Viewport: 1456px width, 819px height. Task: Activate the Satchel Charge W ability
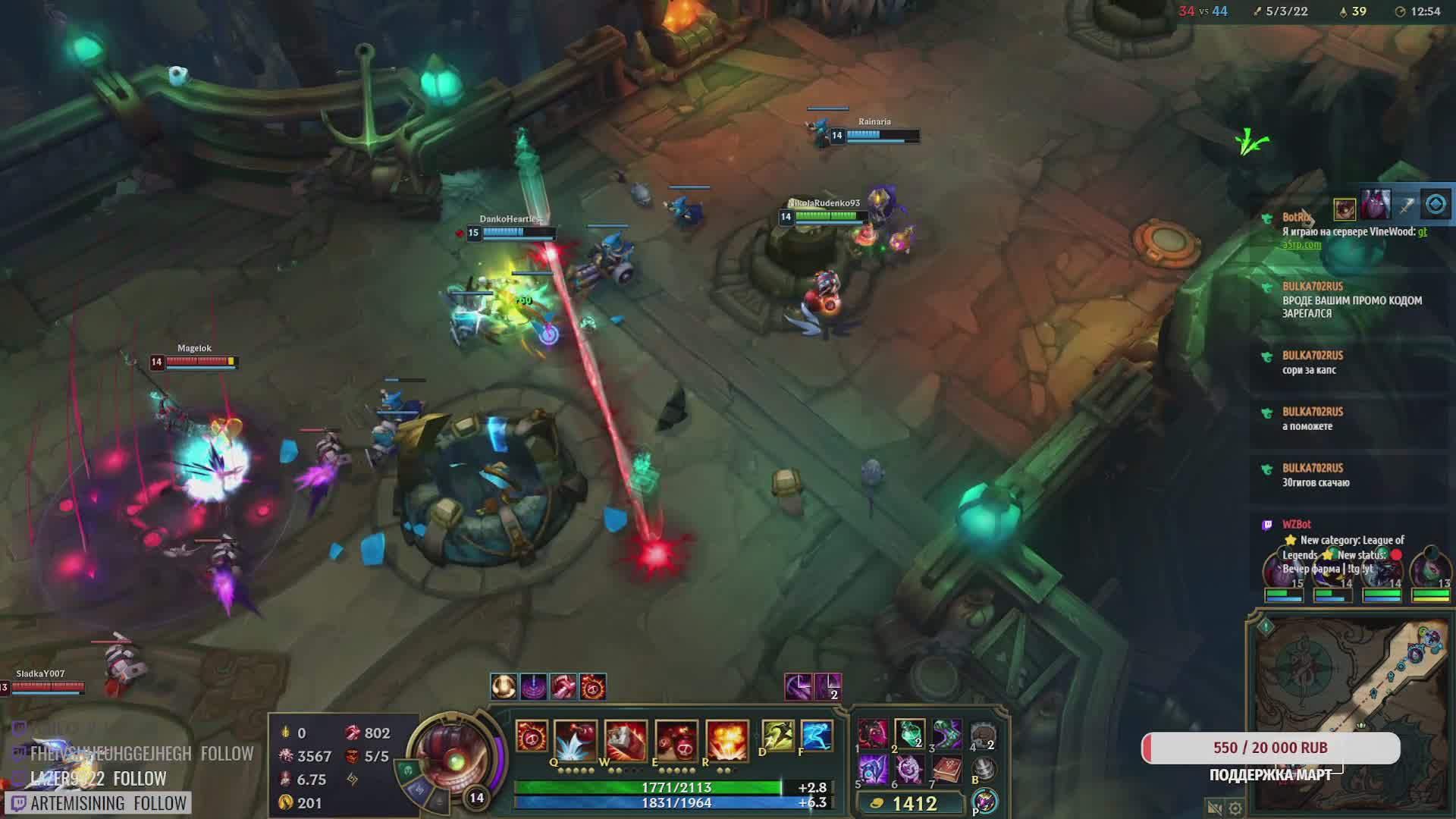626,739
